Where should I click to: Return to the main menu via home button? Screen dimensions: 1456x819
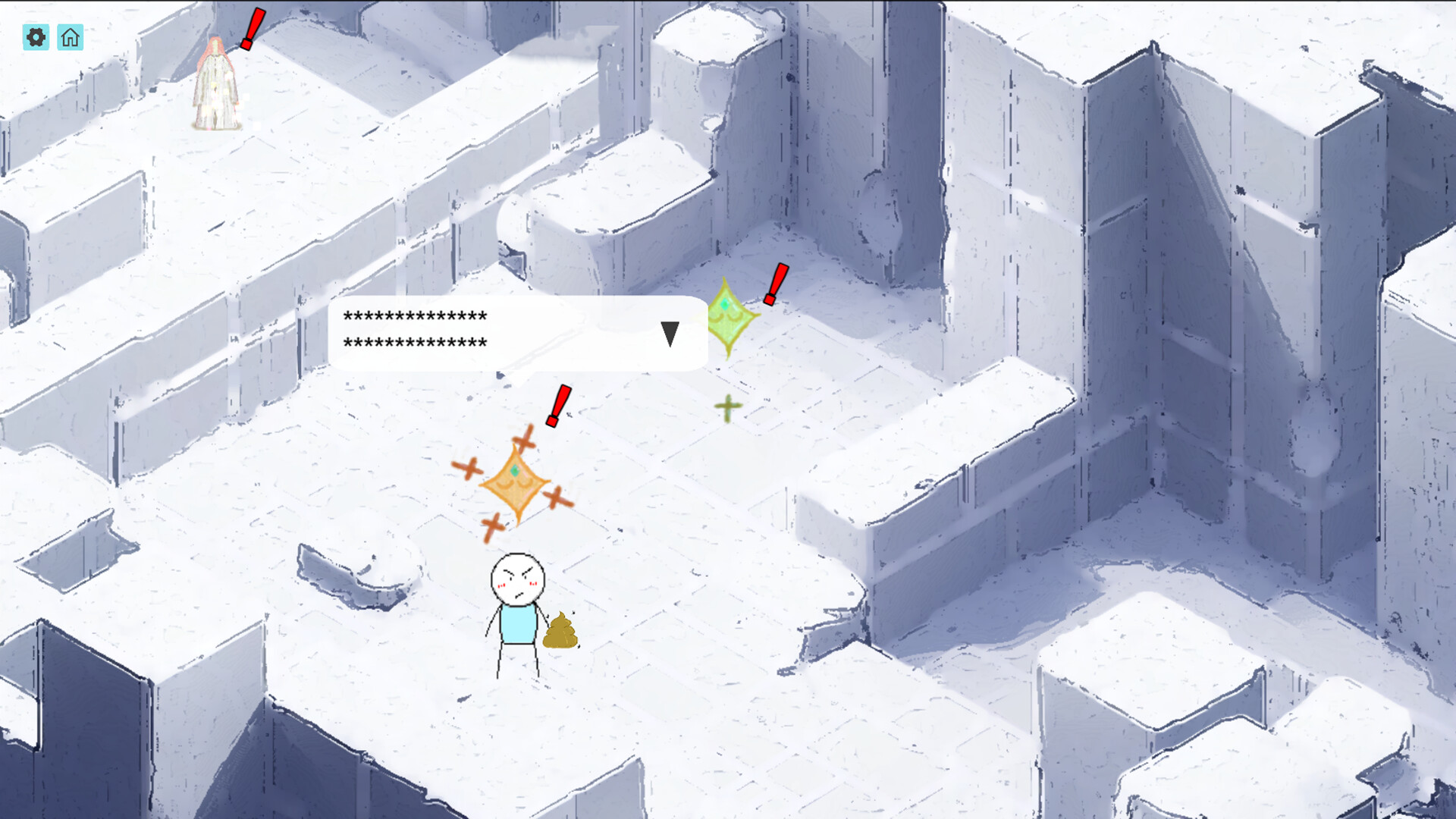[71, 37]
